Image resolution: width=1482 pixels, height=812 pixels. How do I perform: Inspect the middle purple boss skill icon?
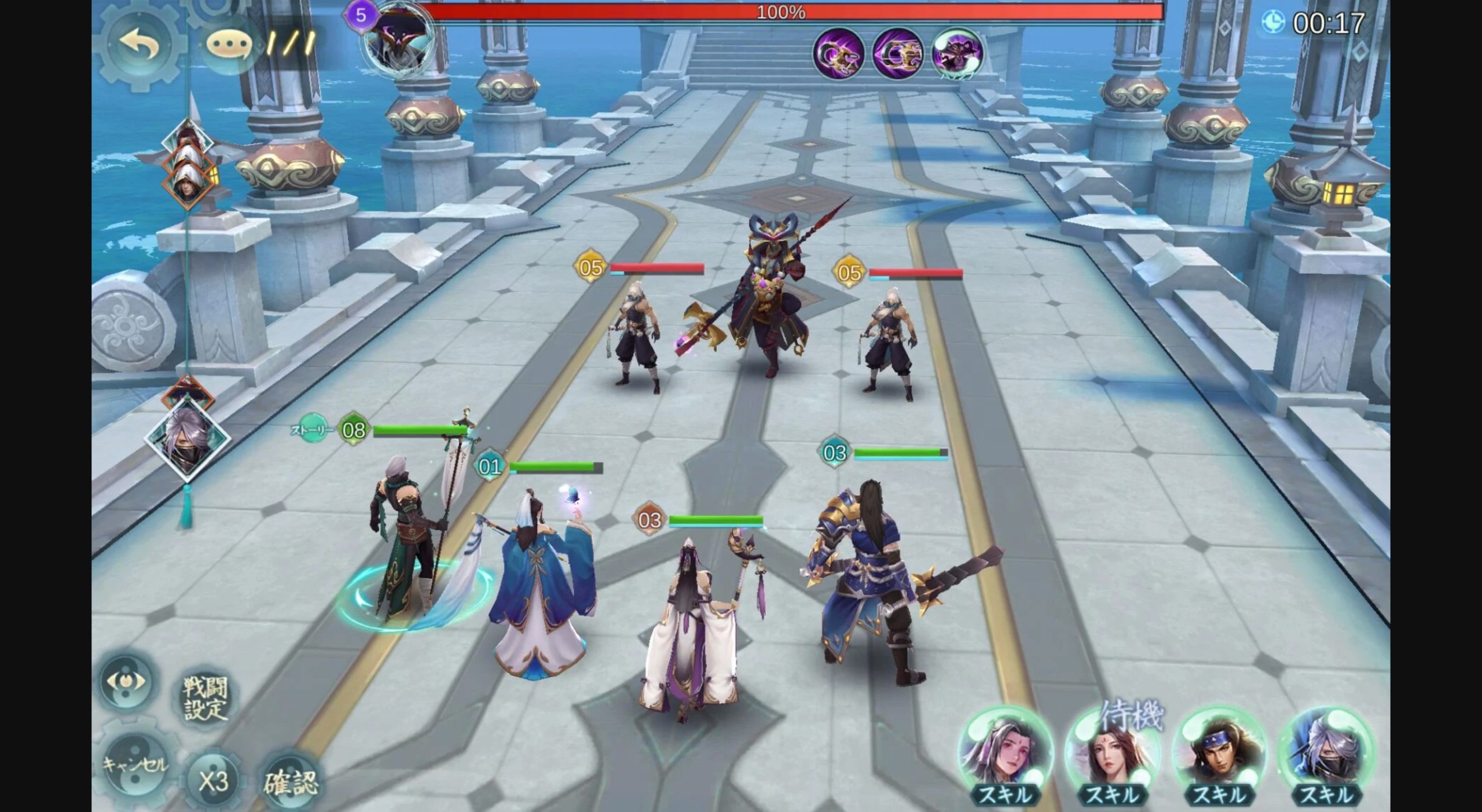(x=898, y=53)
